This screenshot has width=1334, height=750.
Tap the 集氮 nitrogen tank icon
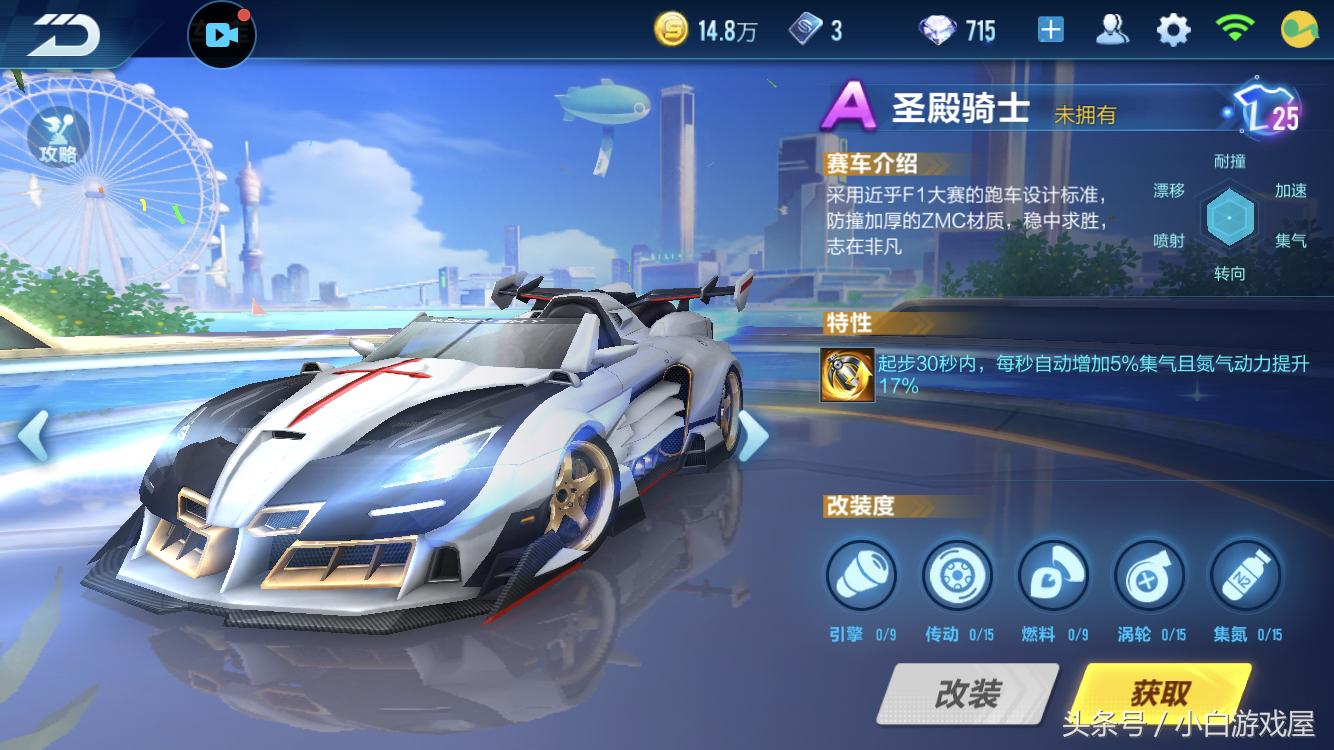point(1244,575)
